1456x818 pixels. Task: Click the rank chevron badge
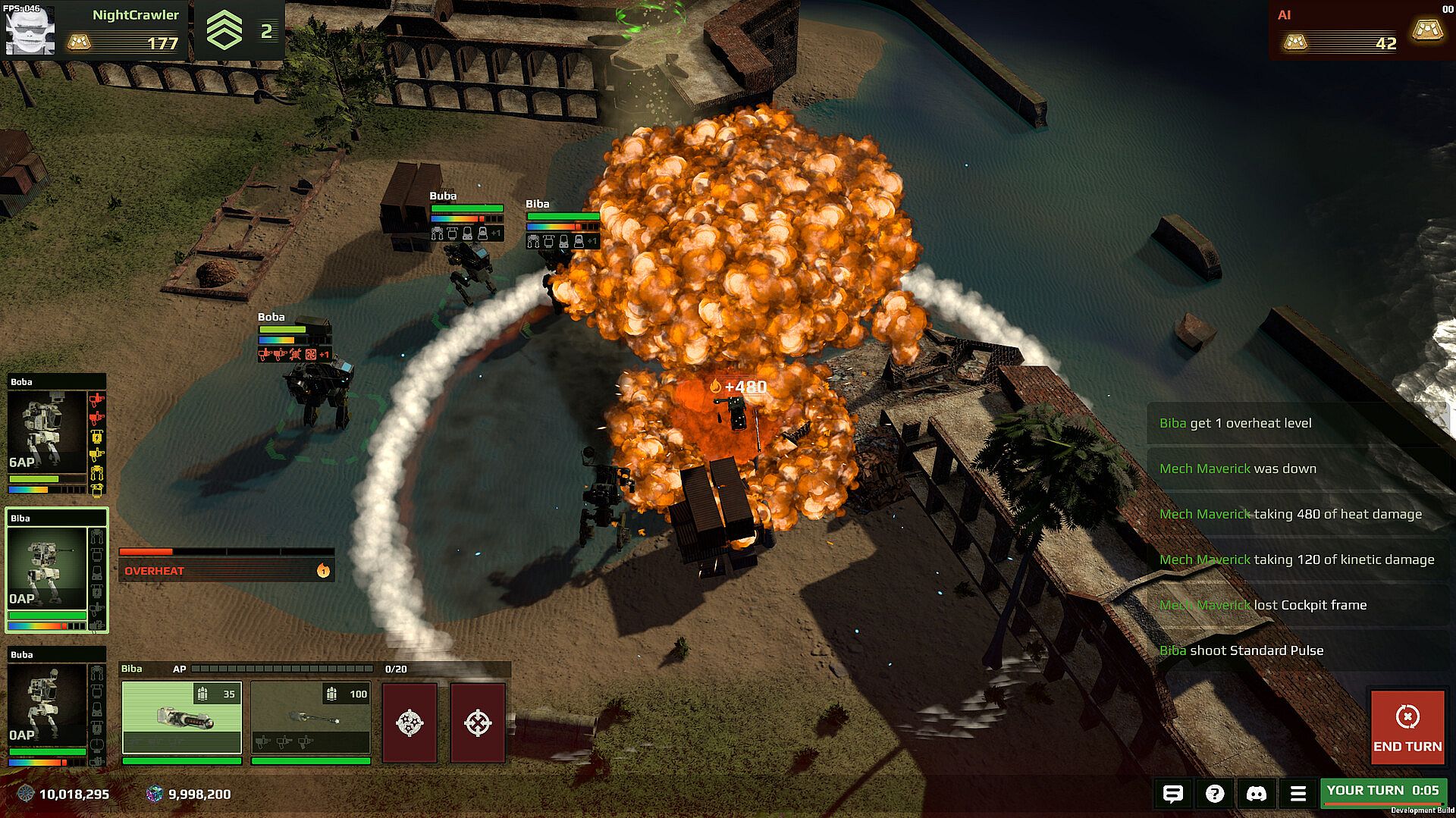224,31
